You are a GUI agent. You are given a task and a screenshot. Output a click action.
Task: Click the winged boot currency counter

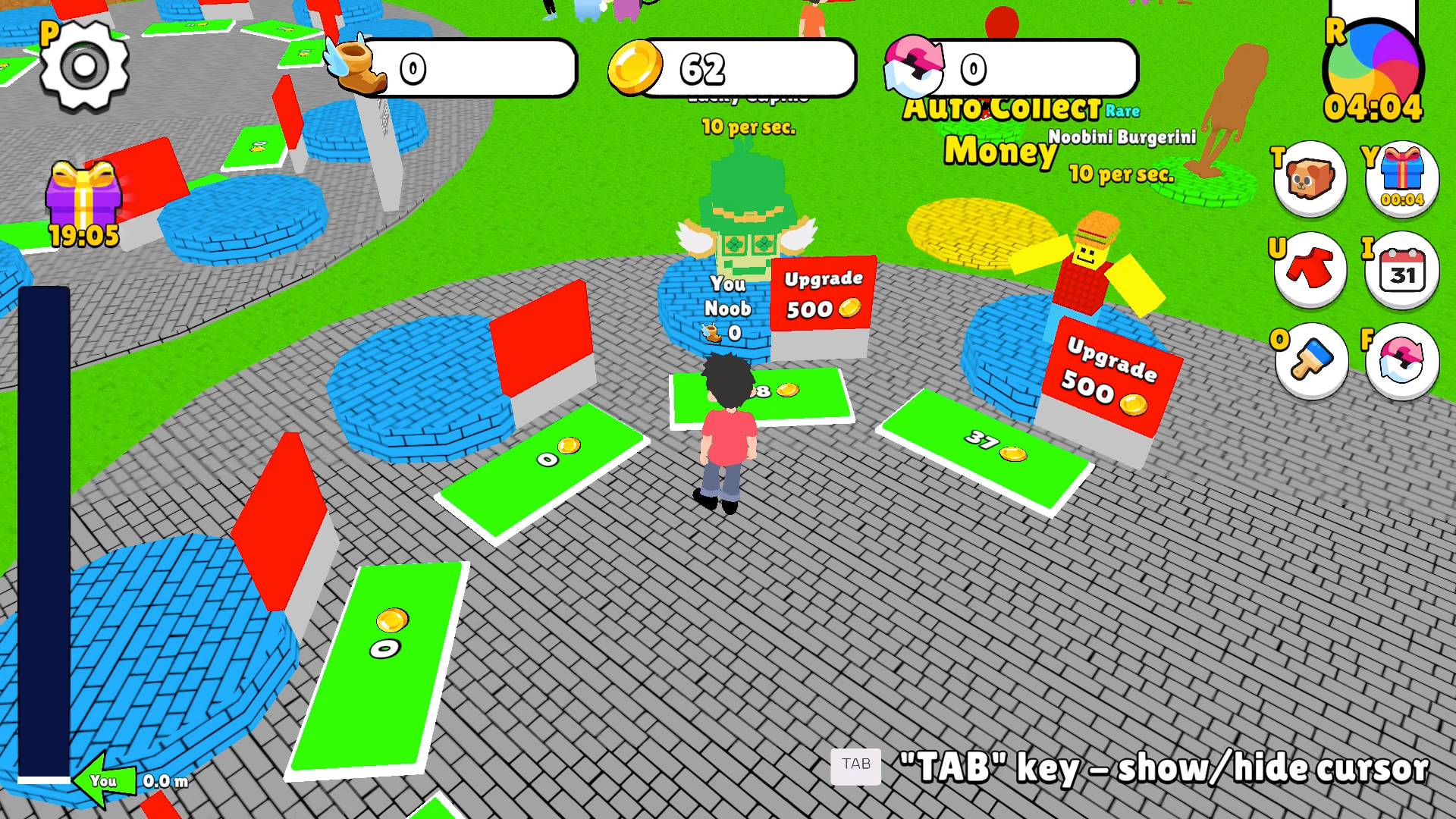tap(455, 68)
